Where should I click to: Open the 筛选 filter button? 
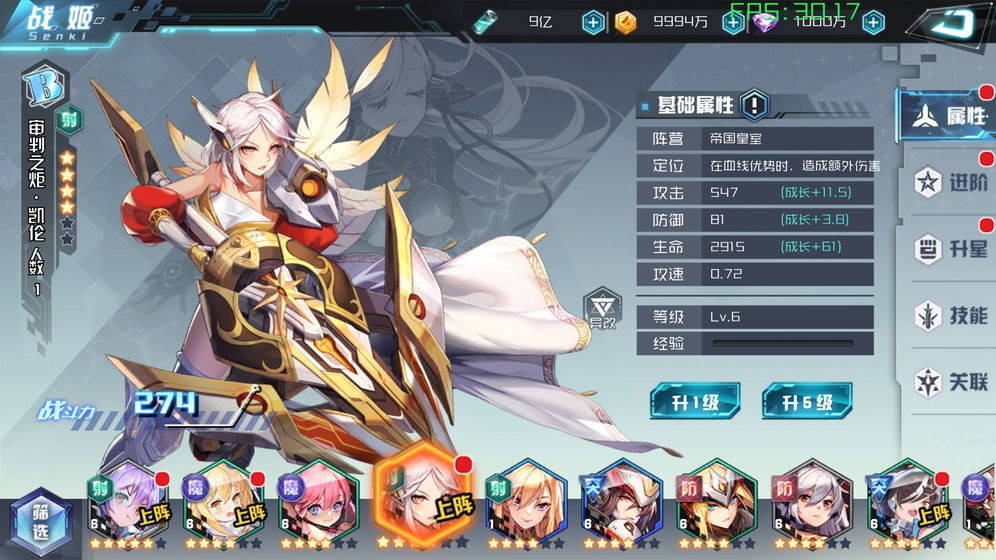click(x=40, y=519)
